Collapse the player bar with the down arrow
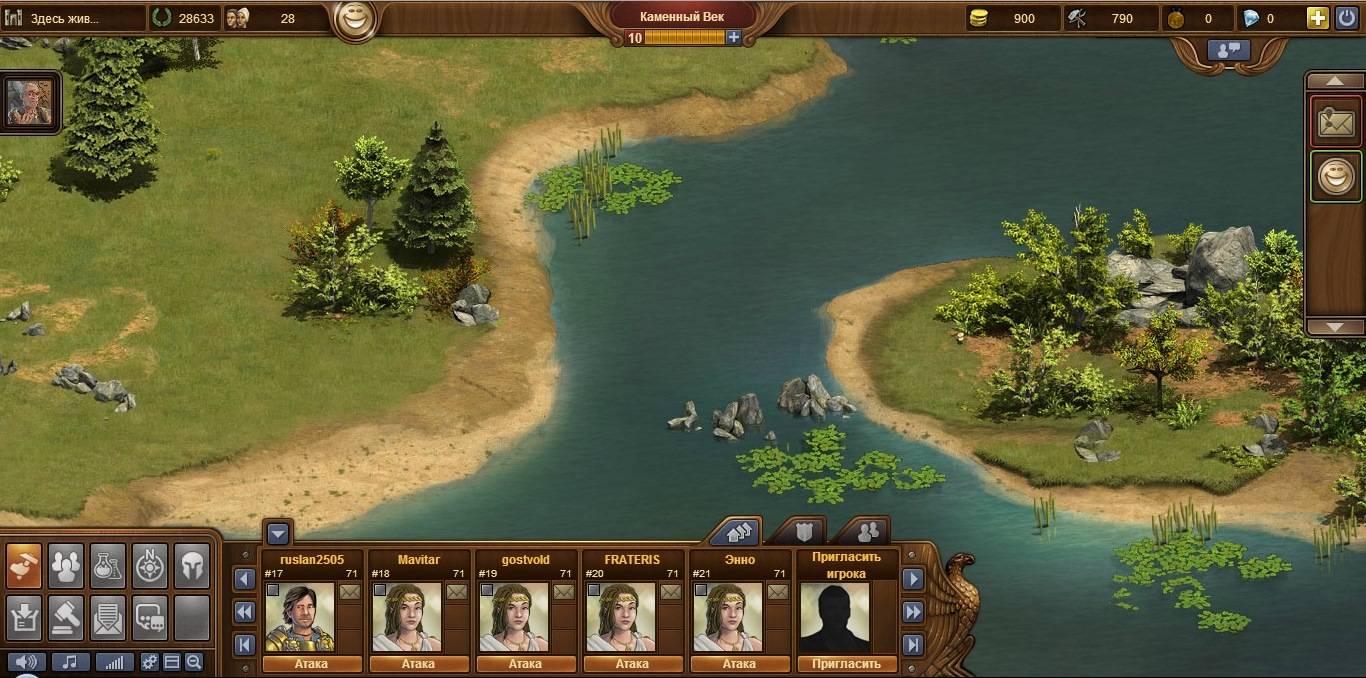The image size is (1366, 678). point(278,533)
